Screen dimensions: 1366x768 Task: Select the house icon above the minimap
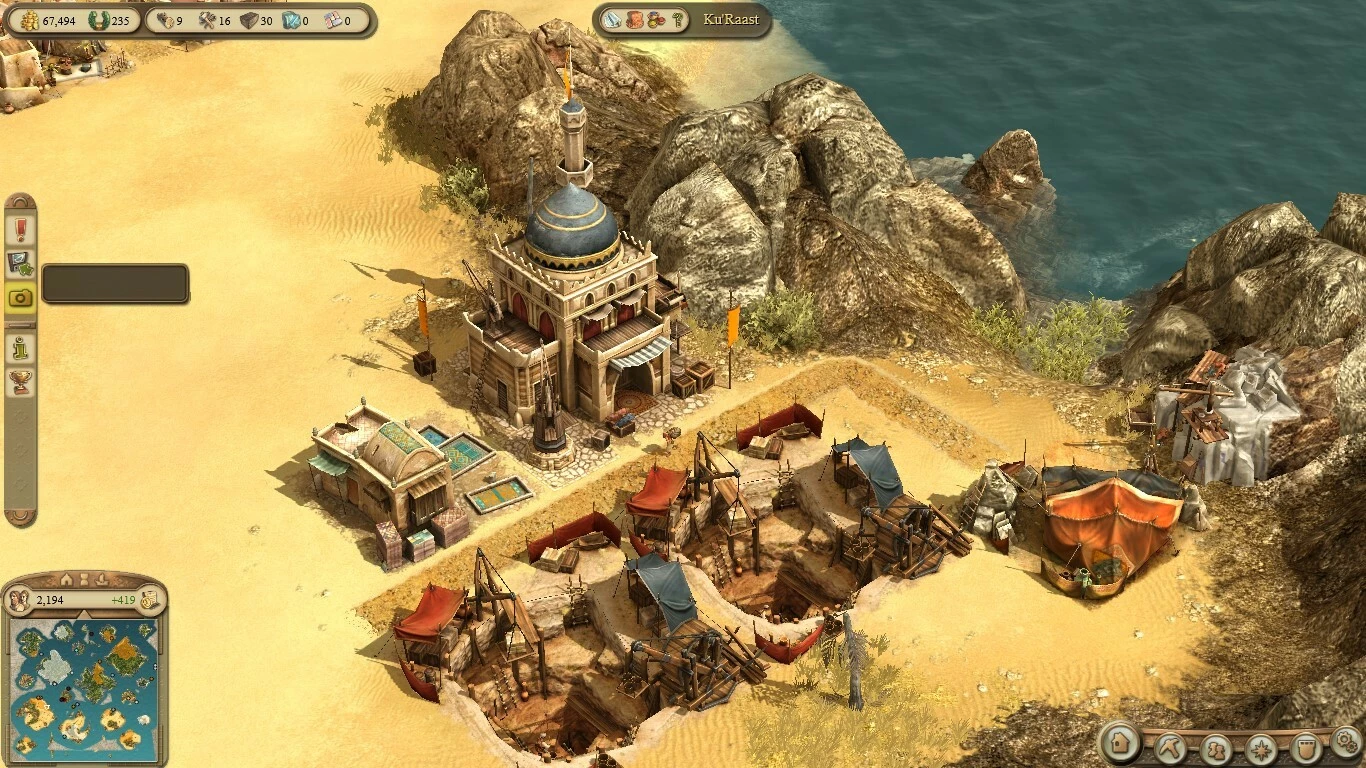[67, 579]
